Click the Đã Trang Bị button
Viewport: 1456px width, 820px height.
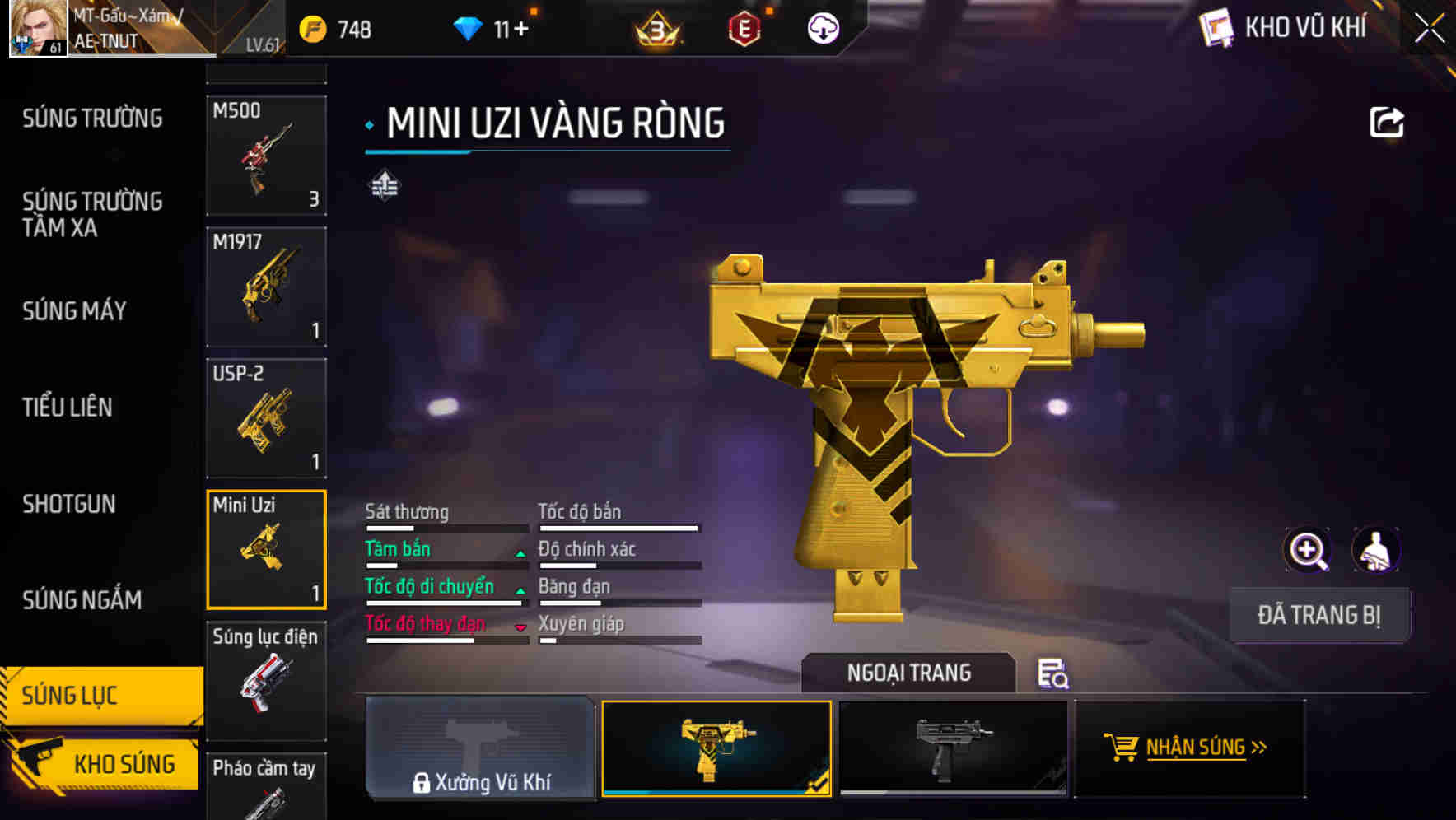click(x=1318, y=615)
